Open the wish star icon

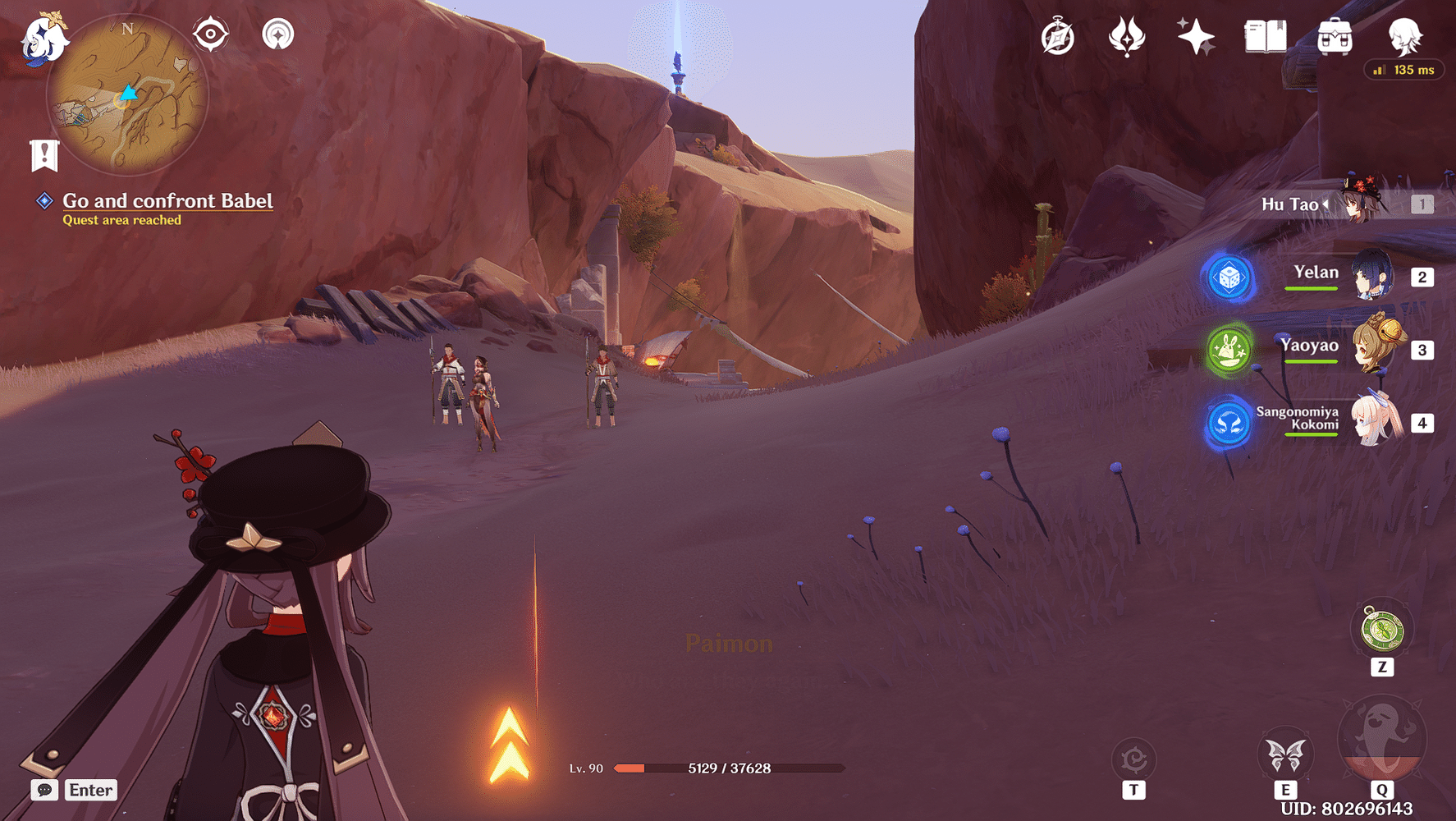click(1195, 37)
